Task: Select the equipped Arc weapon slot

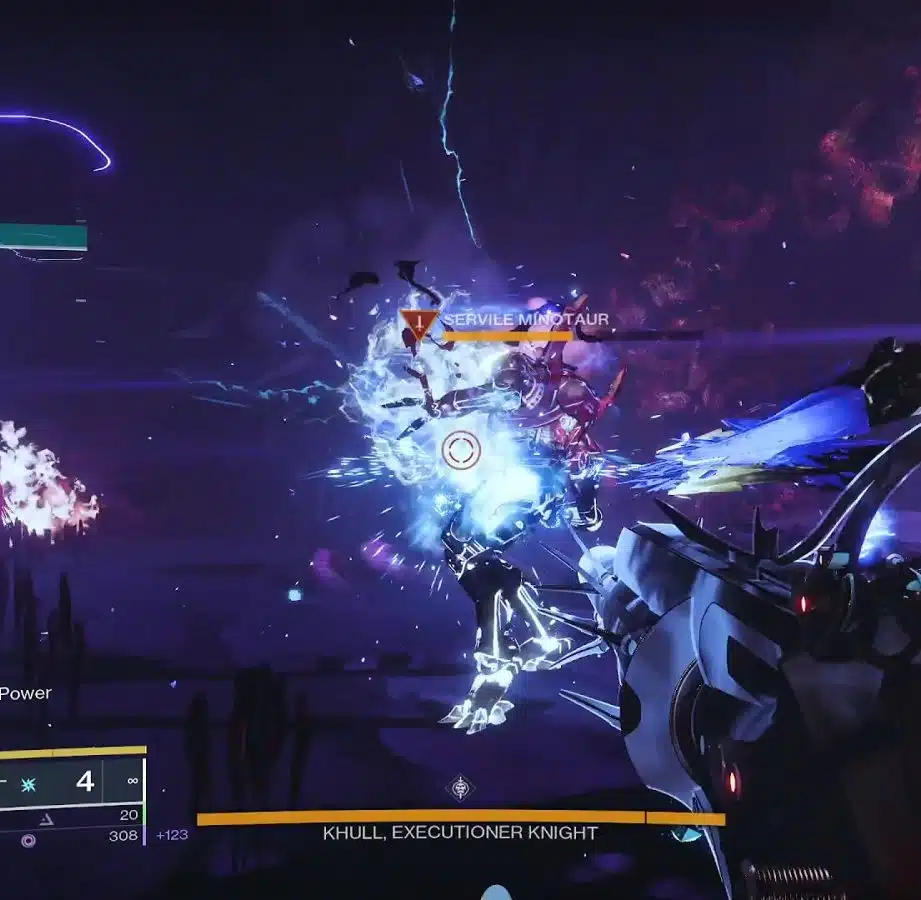Action: [70, 781]
